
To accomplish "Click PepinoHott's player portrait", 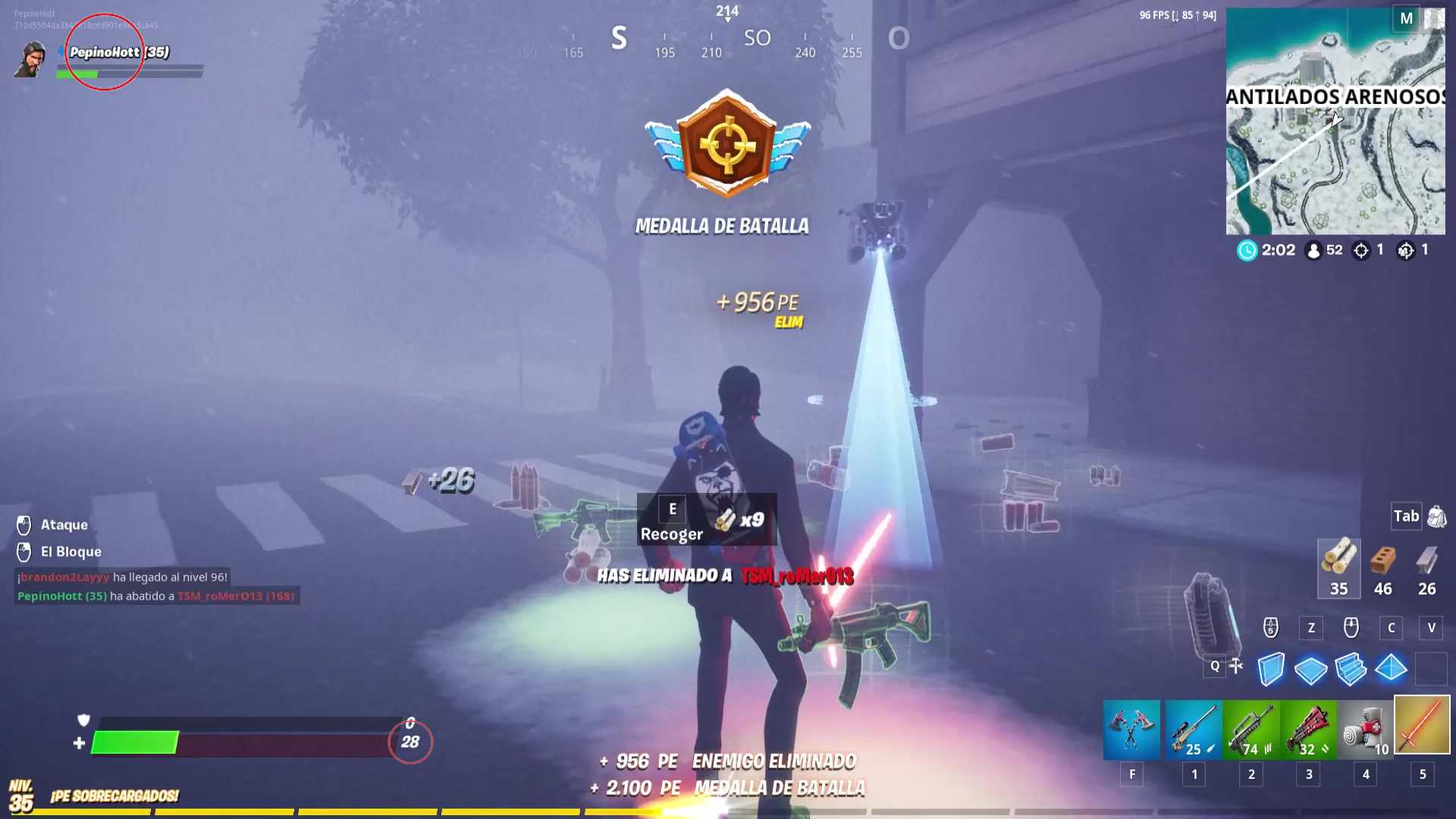I will click(30, 59).
